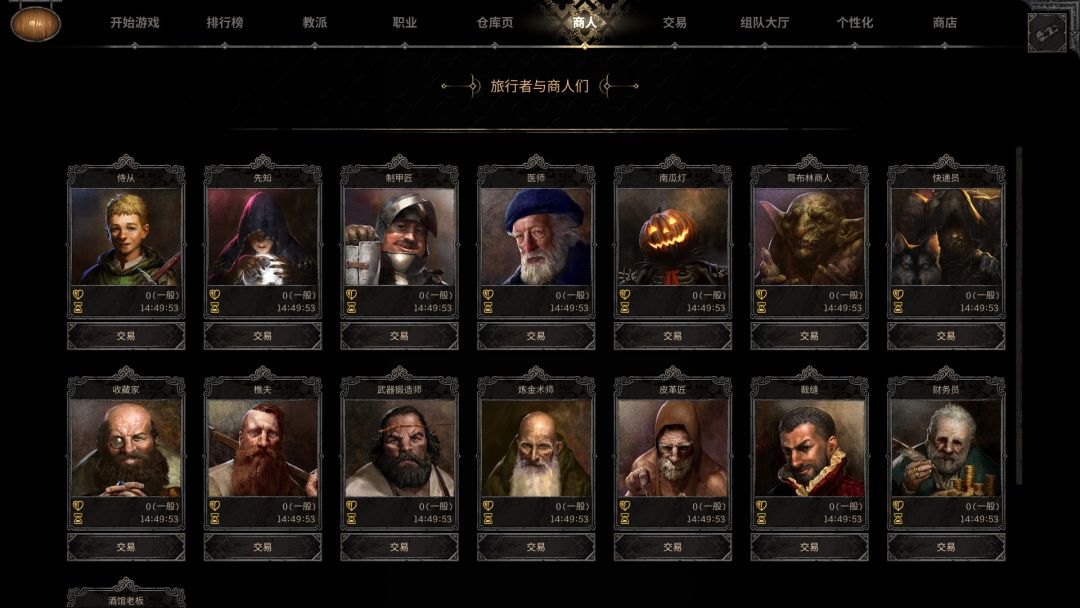
Task: Open the 排行榜 leaderboard tab
Action: pos(225,22)
